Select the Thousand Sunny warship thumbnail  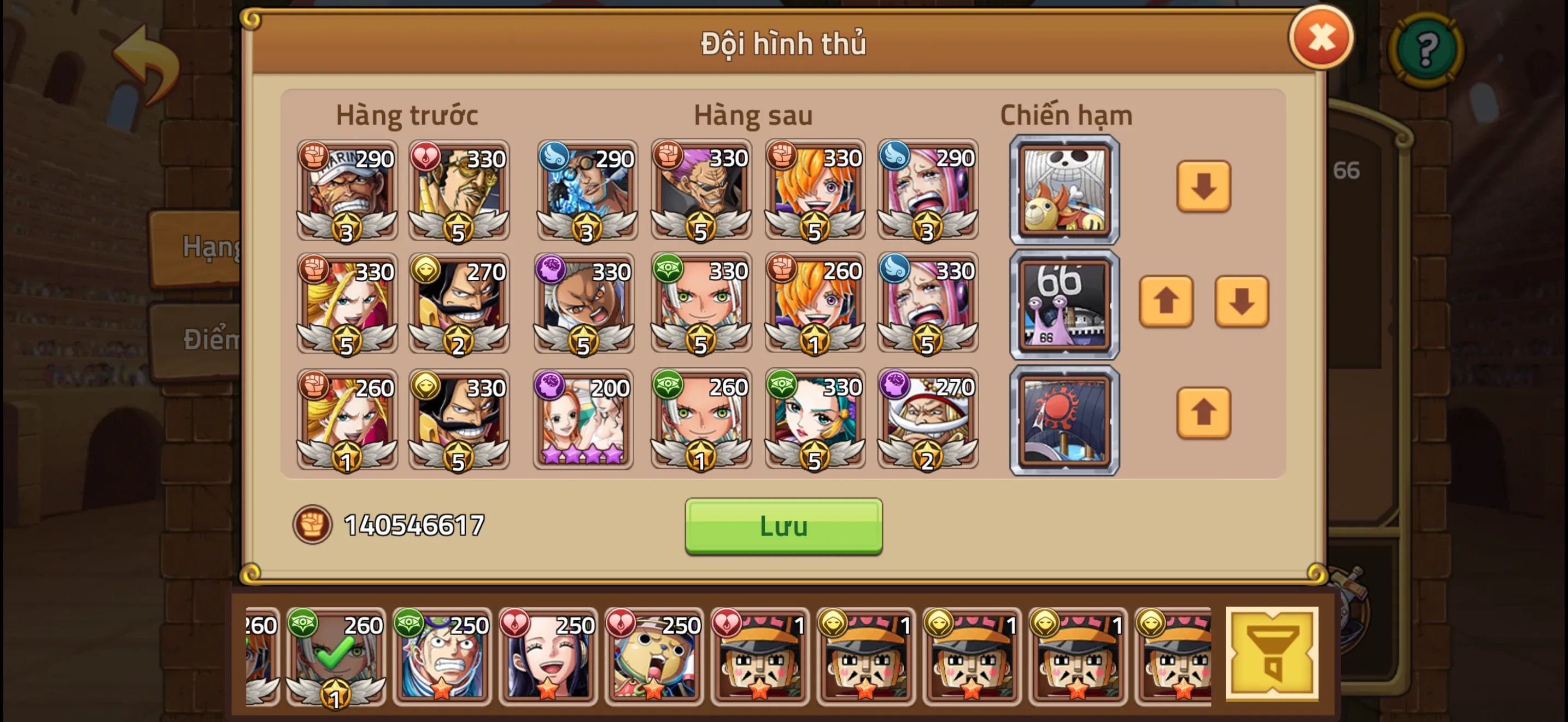(x=1064, y=190)
